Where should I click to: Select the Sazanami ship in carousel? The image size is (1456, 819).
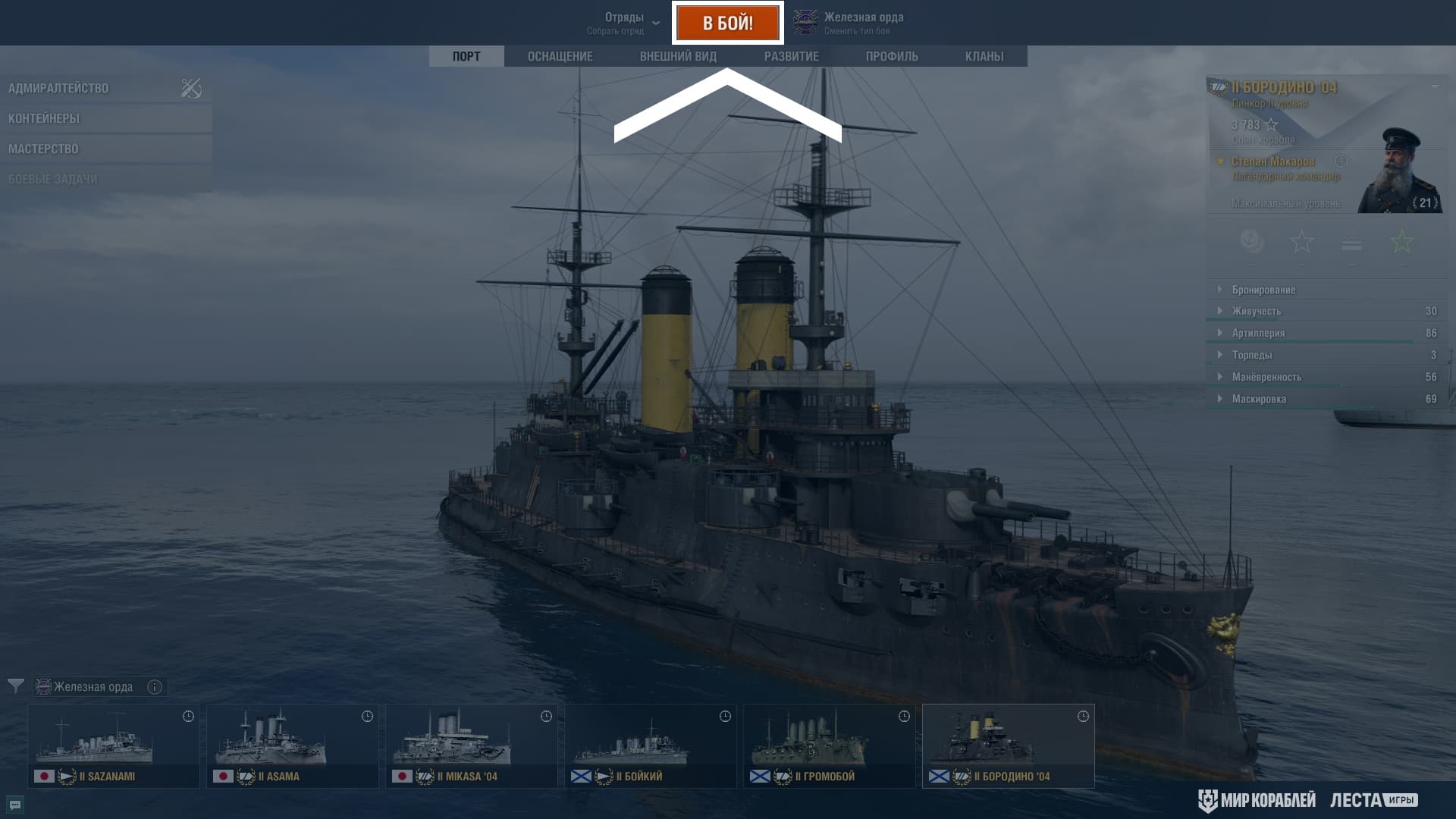pyautogui.click(x=114, y=745)
